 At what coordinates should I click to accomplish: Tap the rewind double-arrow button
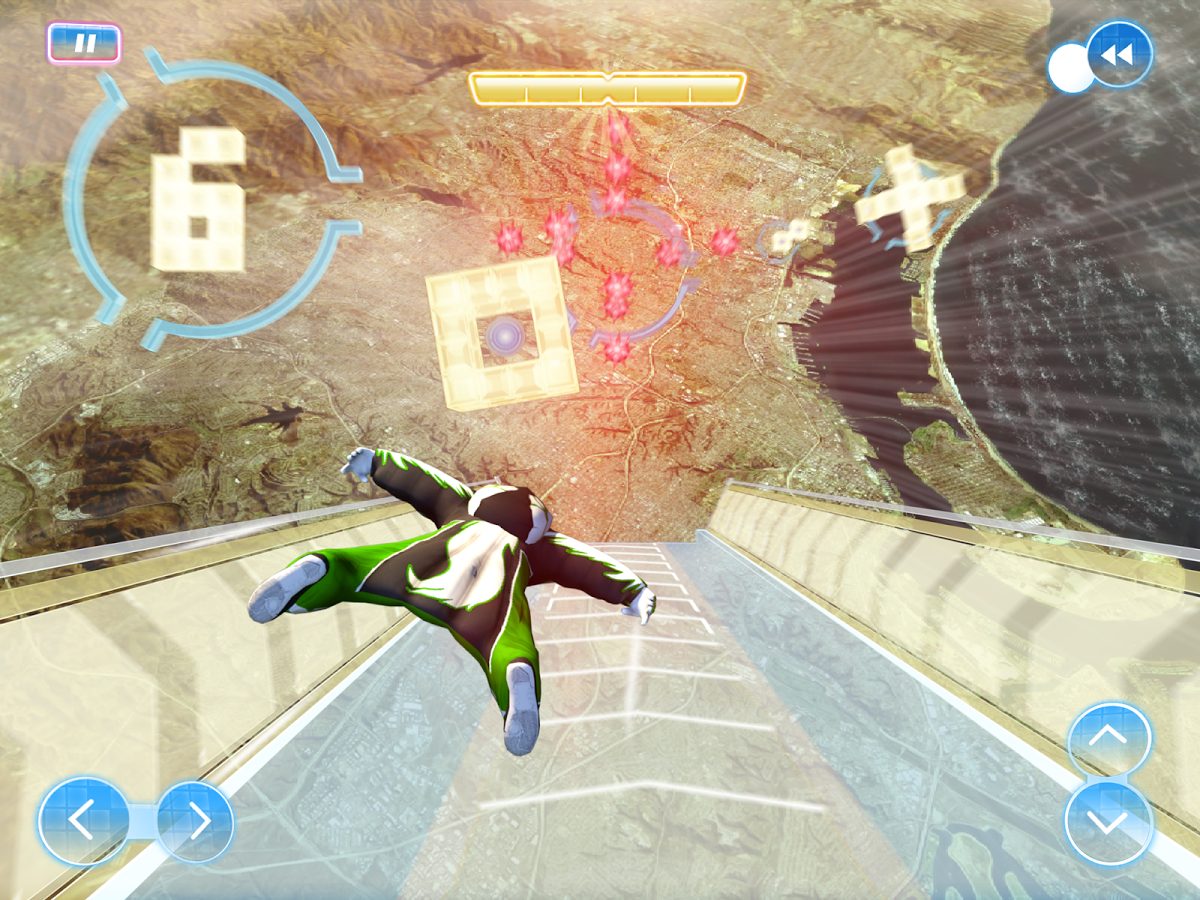[x=1117, y=55]
